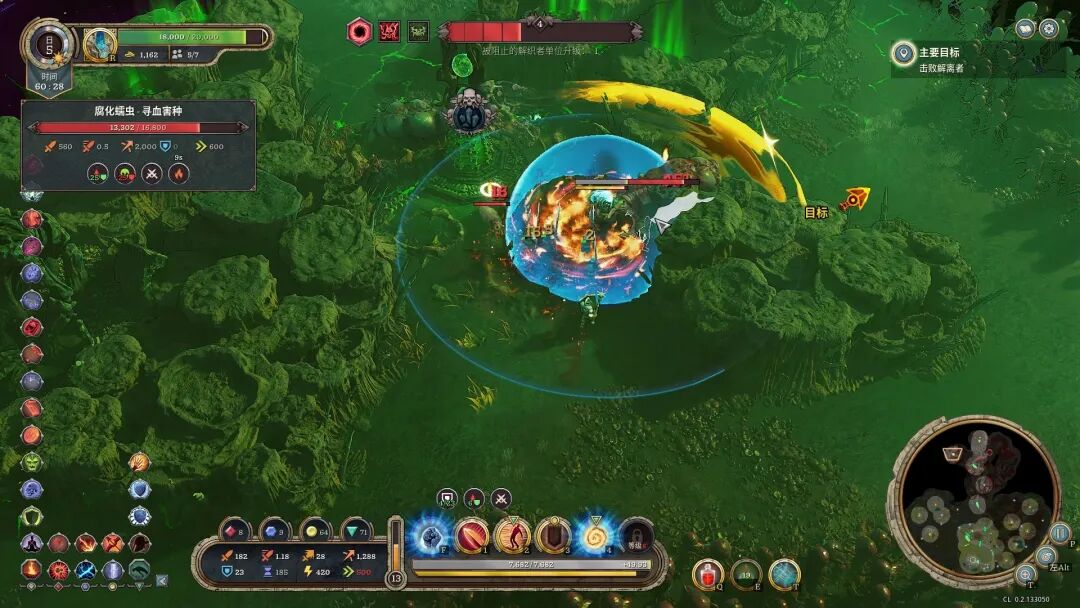The width and height of the screenshot is (1080, 608).
Task: Use the red silhouette figure ability
Action: [513, 536]
